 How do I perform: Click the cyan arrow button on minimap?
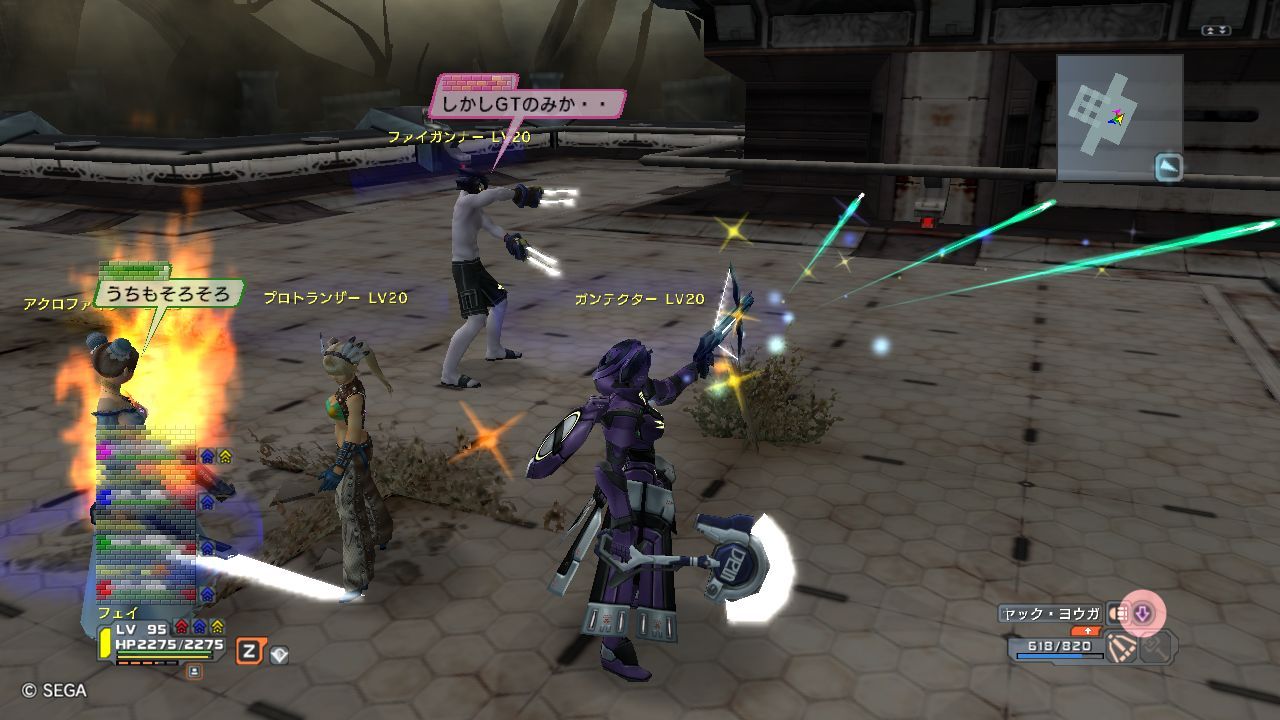(x=1168, y=167)
